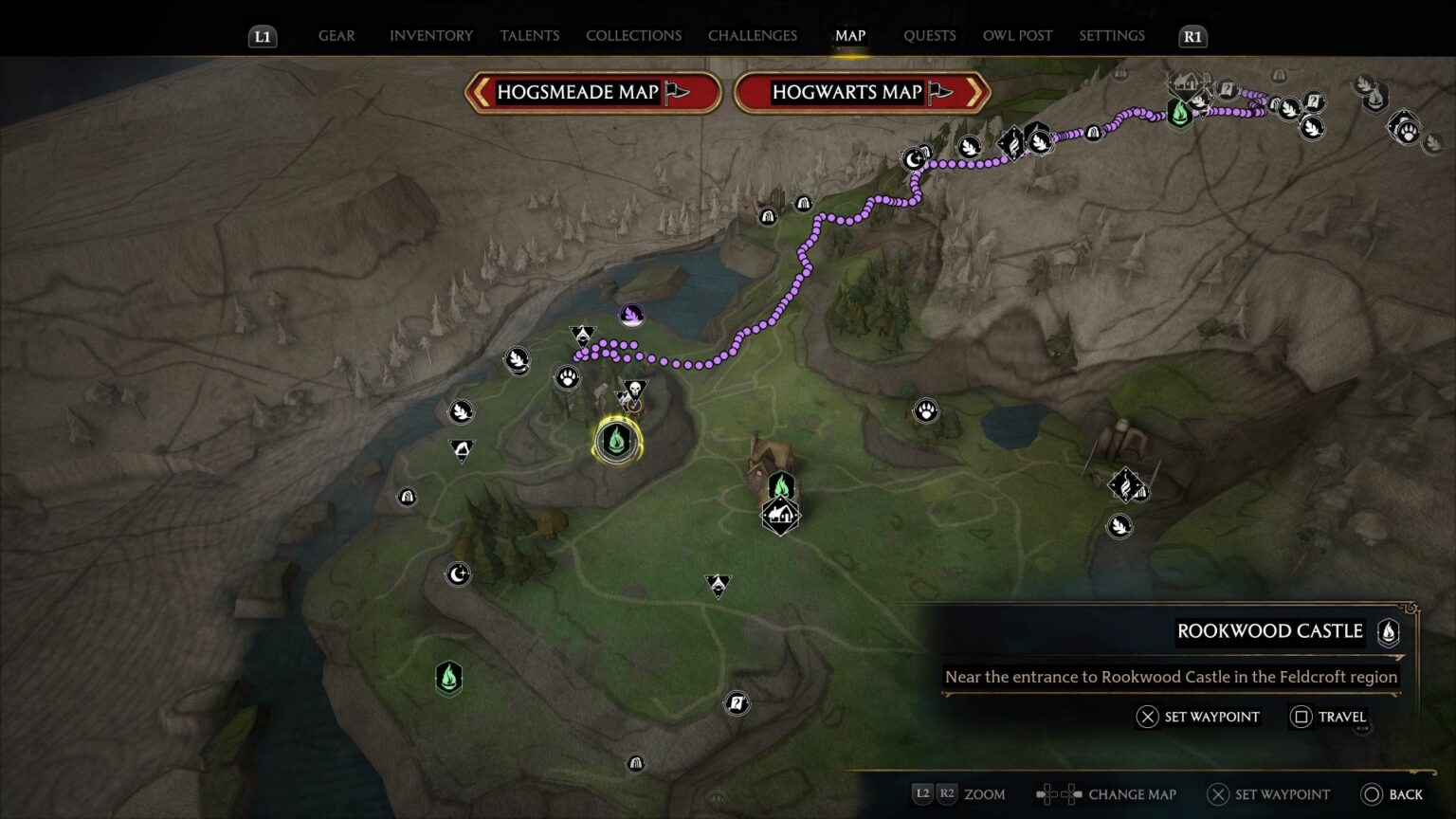Image resolution: width=1456 pixels, height=819 pixels.
Task: Open the QUESTS tab
Action: [x=930, y=35]
